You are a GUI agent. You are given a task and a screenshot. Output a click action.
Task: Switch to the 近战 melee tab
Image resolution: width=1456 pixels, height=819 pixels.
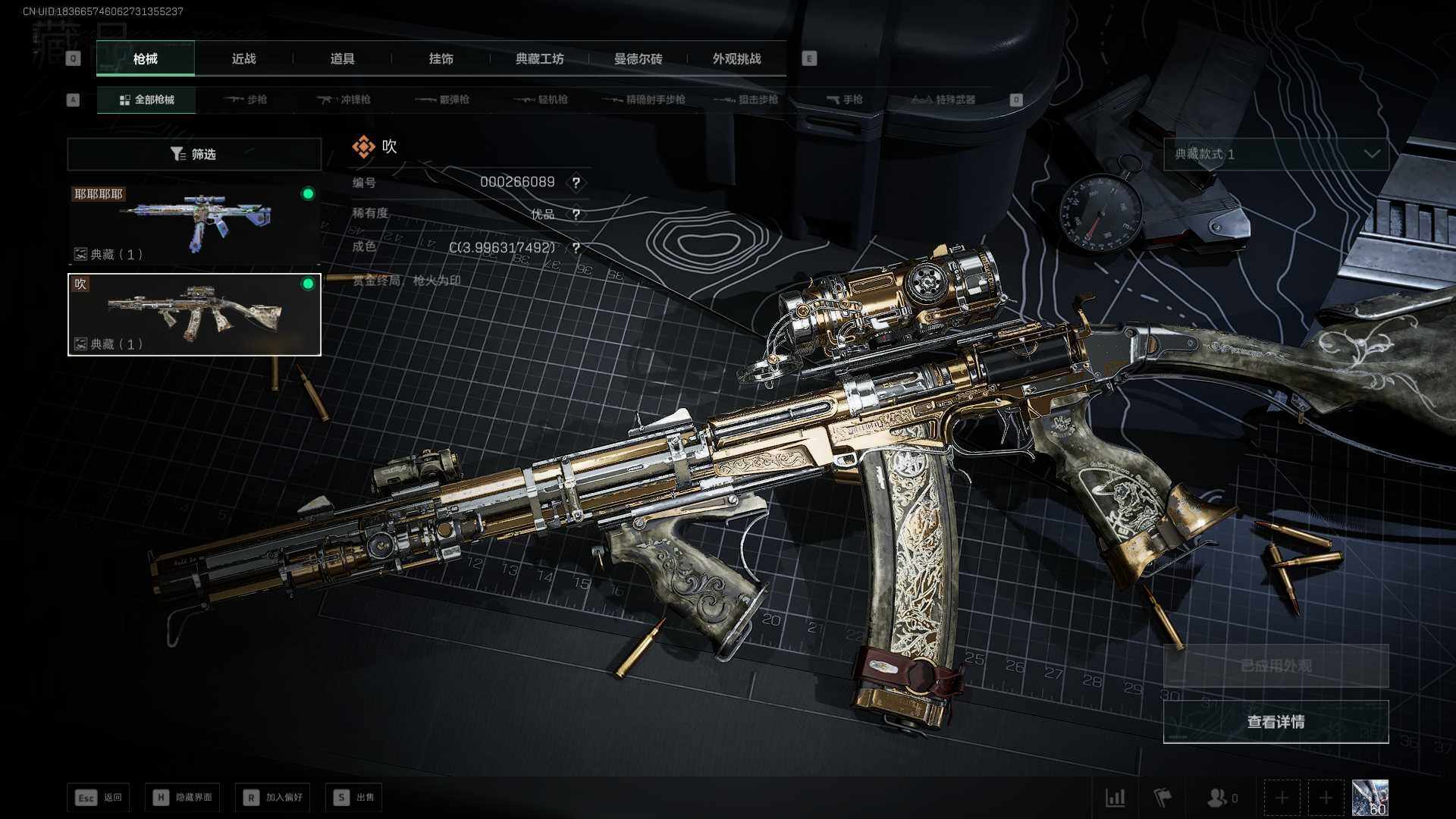pyautogui.click(x=243, y=59)
